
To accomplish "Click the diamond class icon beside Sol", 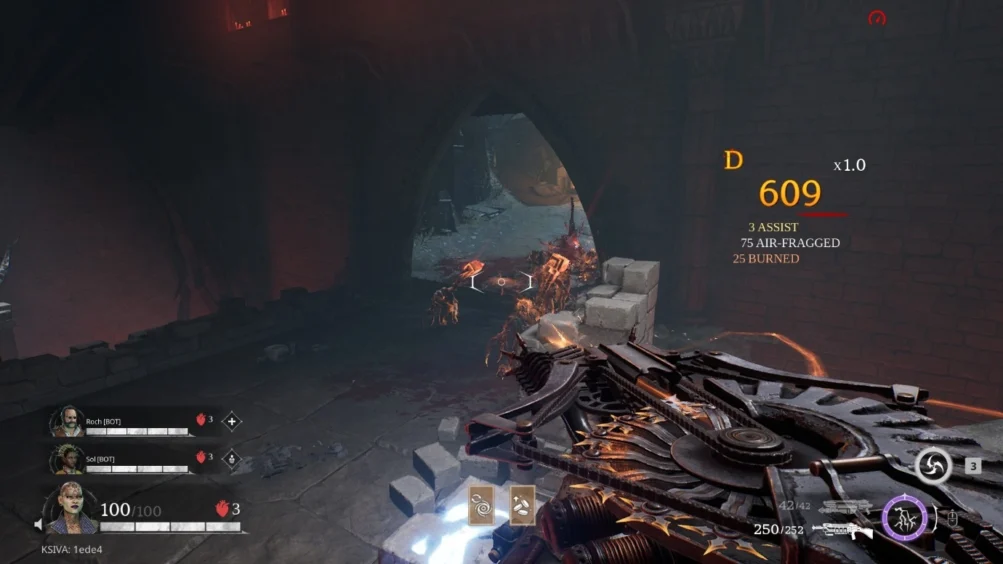I will click(232, 459).
